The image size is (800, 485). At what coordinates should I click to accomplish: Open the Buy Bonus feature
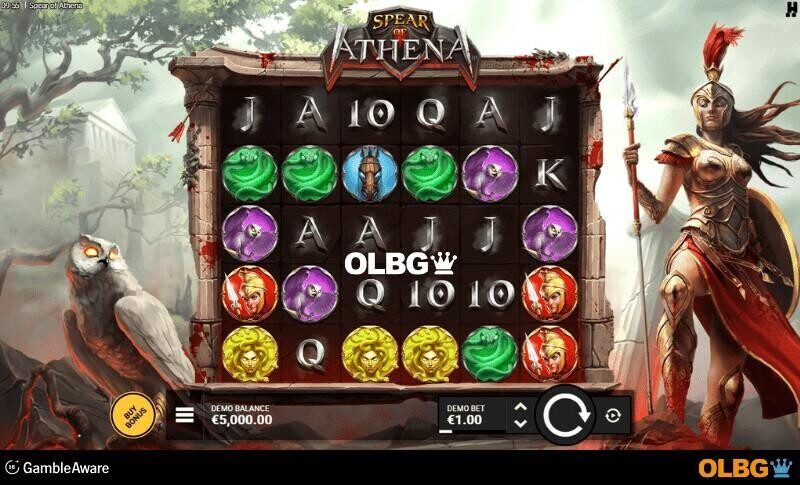click(x=131, y=415)
